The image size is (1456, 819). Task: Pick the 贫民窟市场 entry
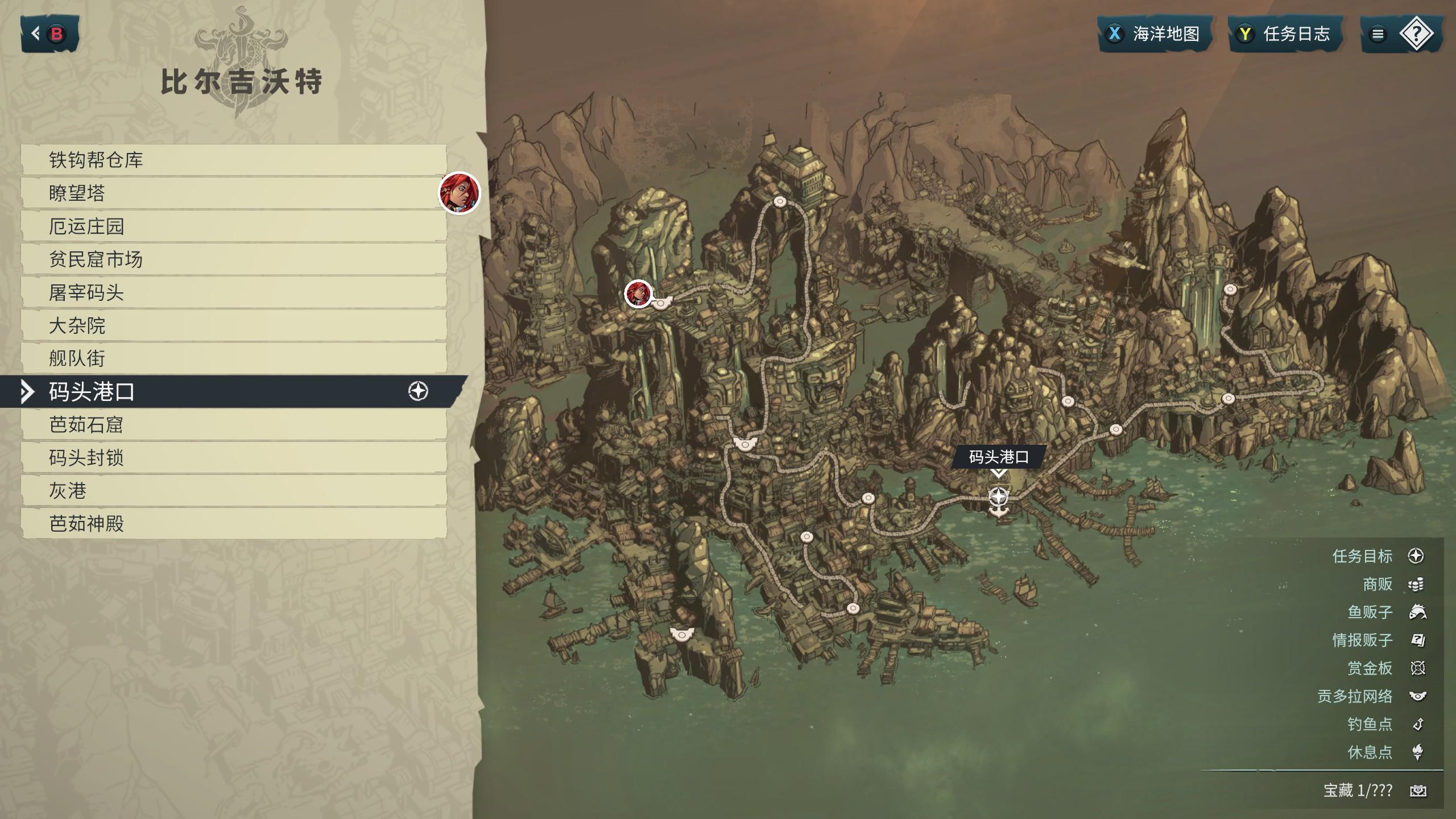point(233,259)
